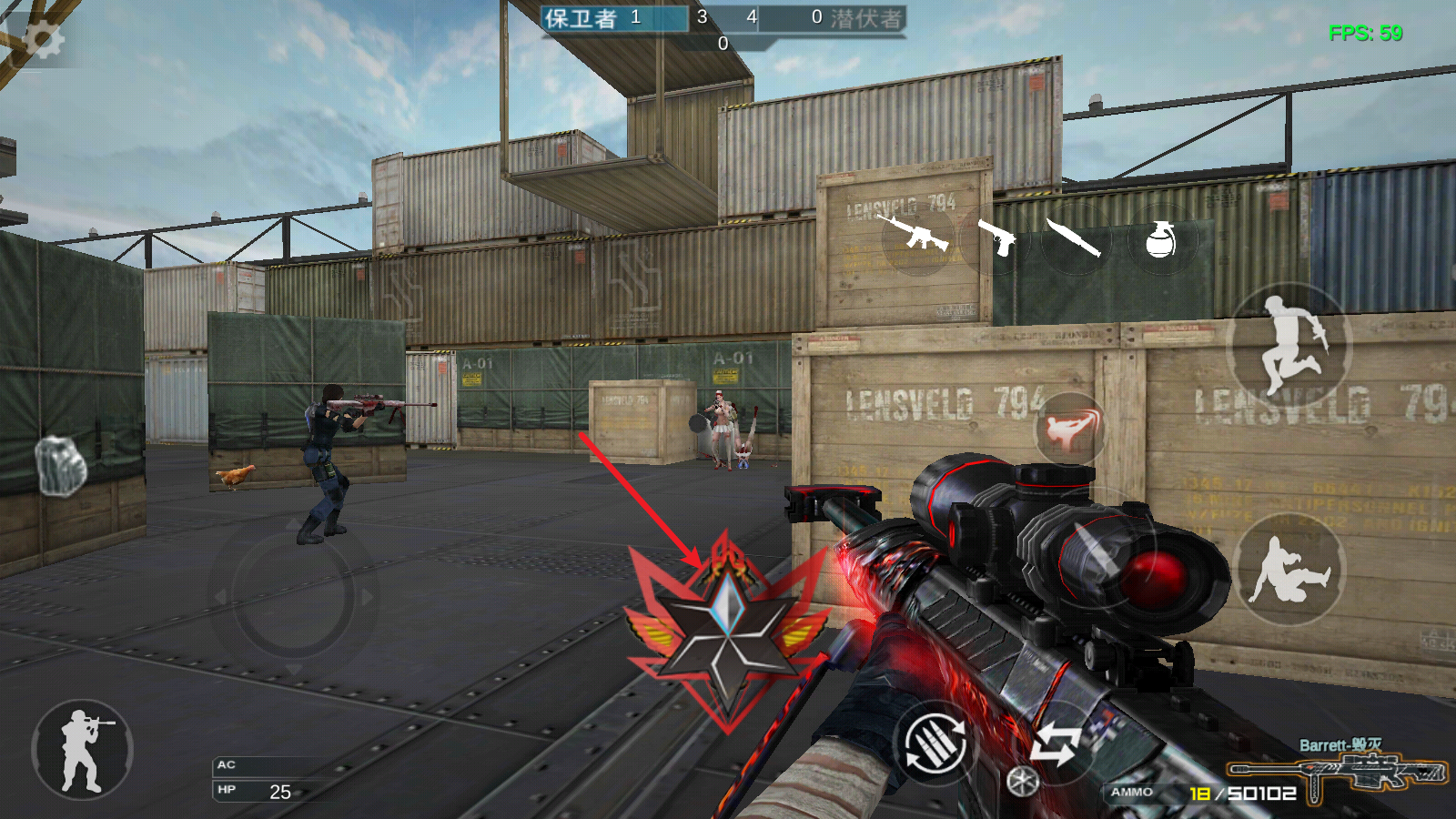Open the settings gear menu
This screenshot has width=1456, height=819.
(43, 40)
